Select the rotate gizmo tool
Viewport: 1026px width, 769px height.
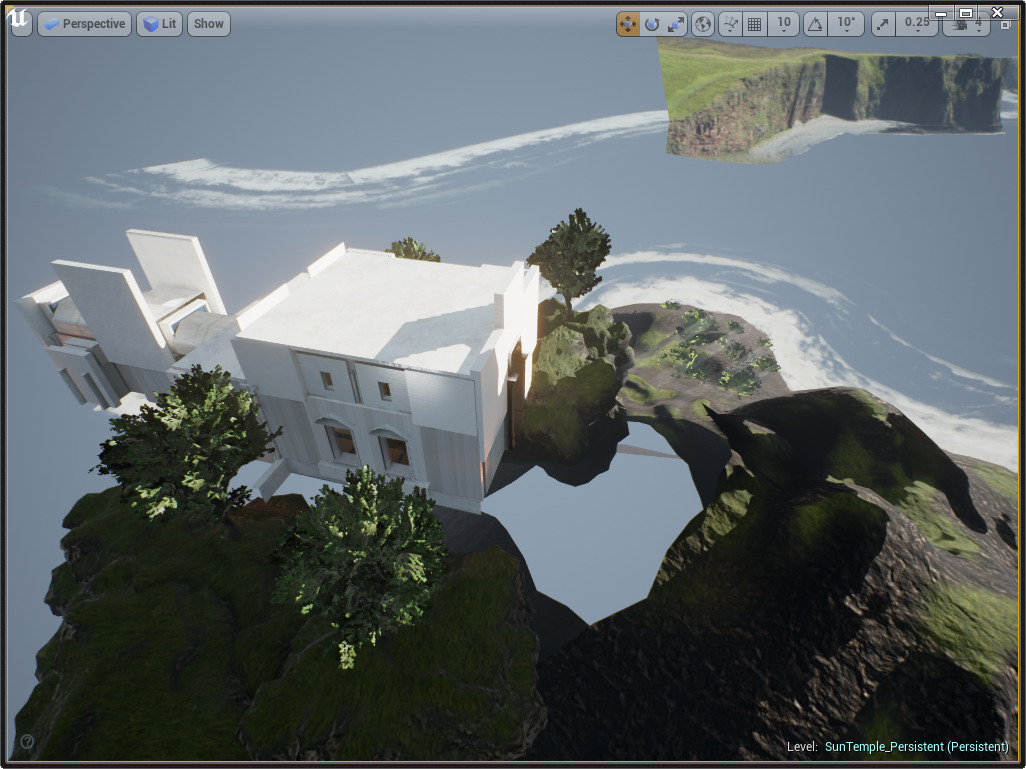point(652,24)
